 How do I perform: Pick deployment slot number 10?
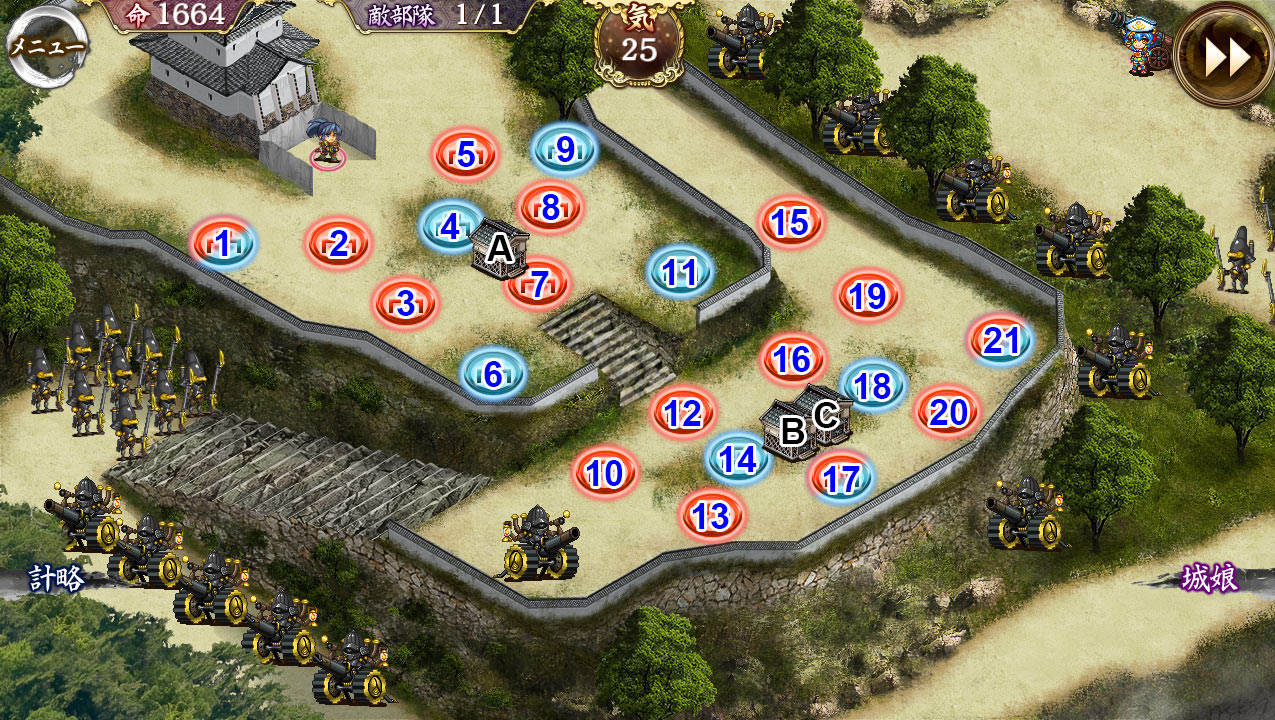pos(605,473)
